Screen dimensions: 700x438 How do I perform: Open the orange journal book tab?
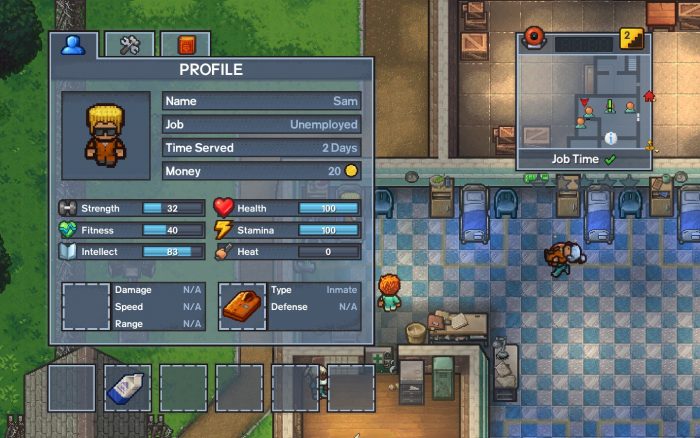185,44
